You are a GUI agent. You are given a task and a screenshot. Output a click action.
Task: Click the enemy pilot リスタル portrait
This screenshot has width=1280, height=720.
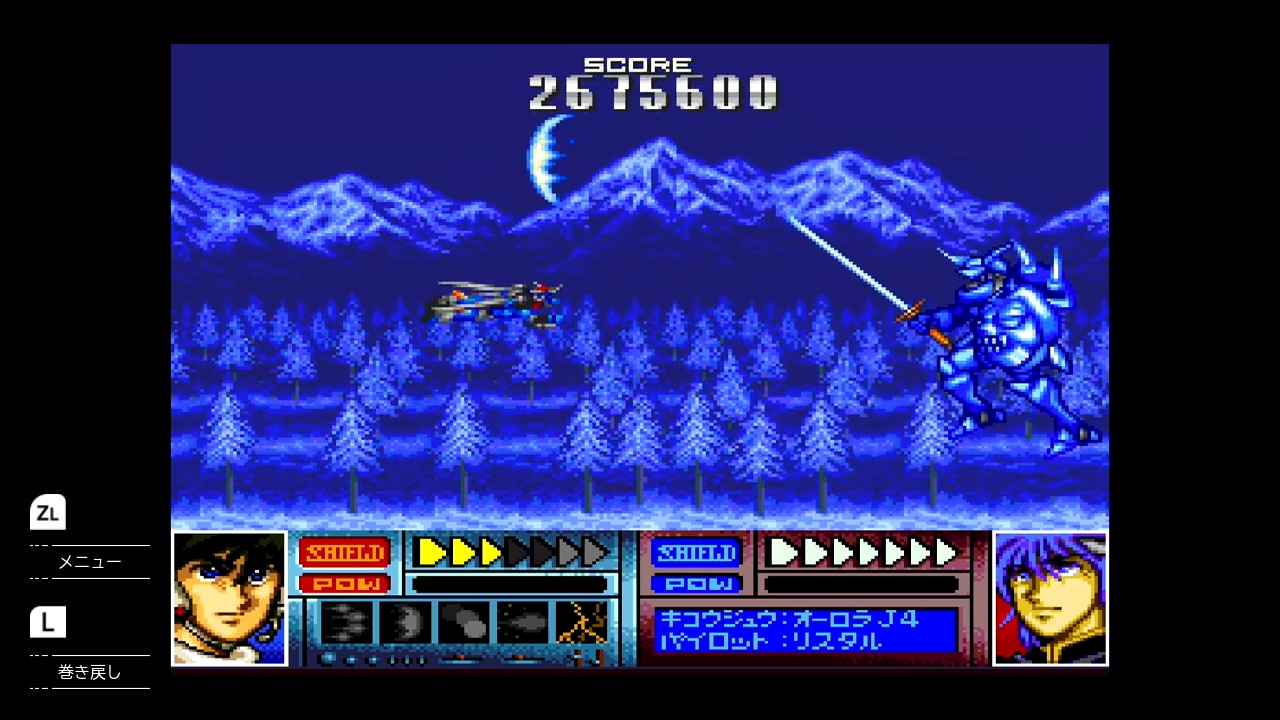1050,598
